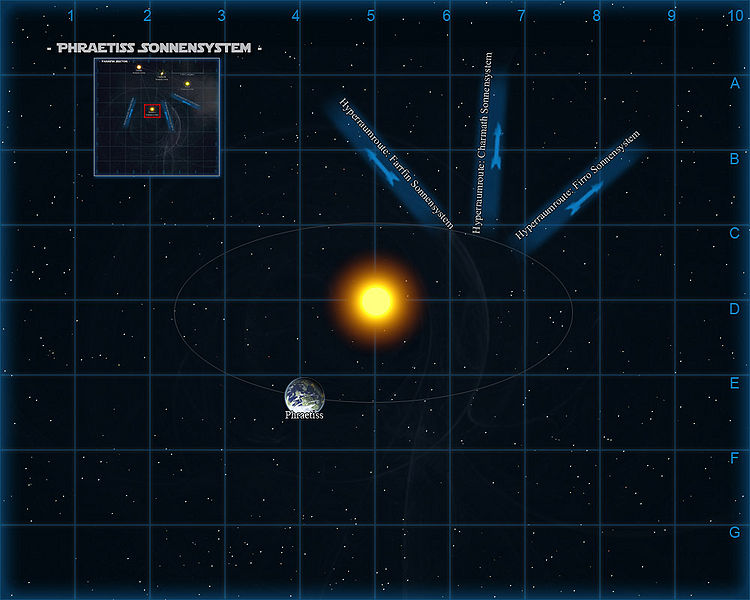This screenshot has width=750, height=600.
Task: Select the Farrin Sonnensystem hyperspace route arrow
Action: point(385,170)
